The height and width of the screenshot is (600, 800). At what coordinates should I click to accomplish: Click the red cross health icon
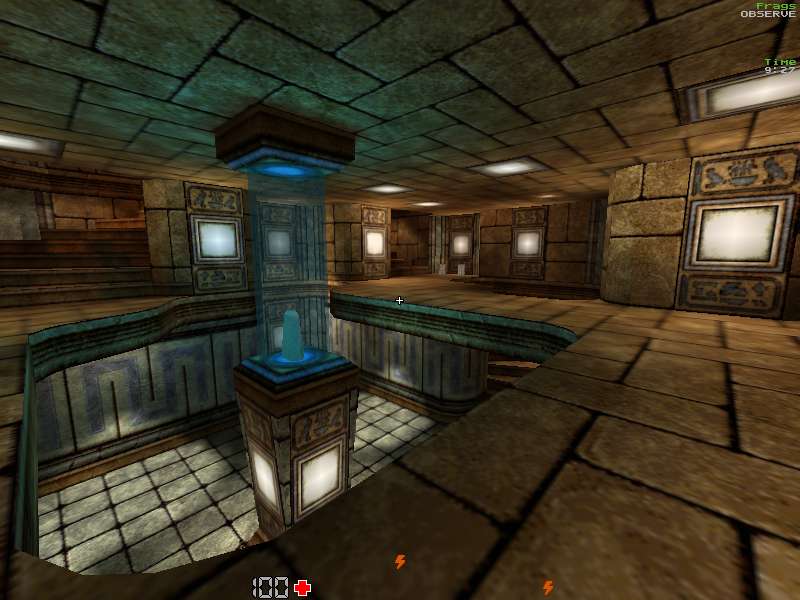tap(302, 588)
